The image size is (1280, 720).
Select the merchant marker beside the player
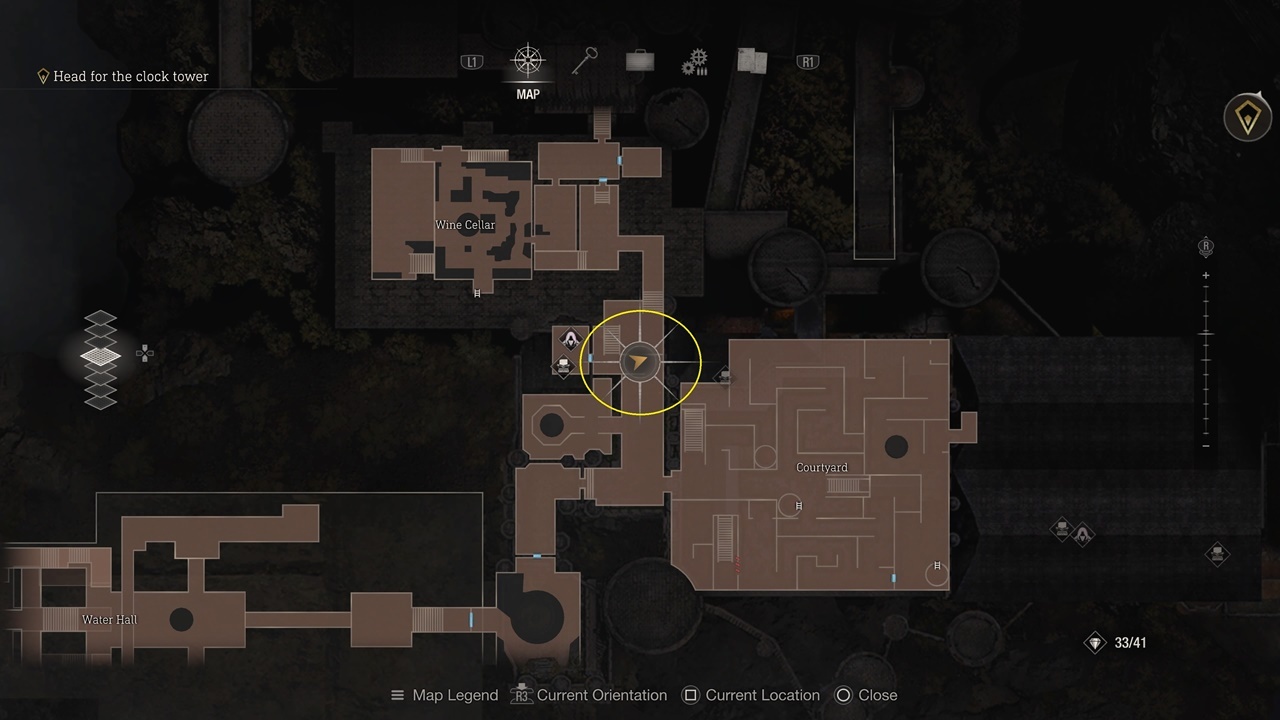570,339
